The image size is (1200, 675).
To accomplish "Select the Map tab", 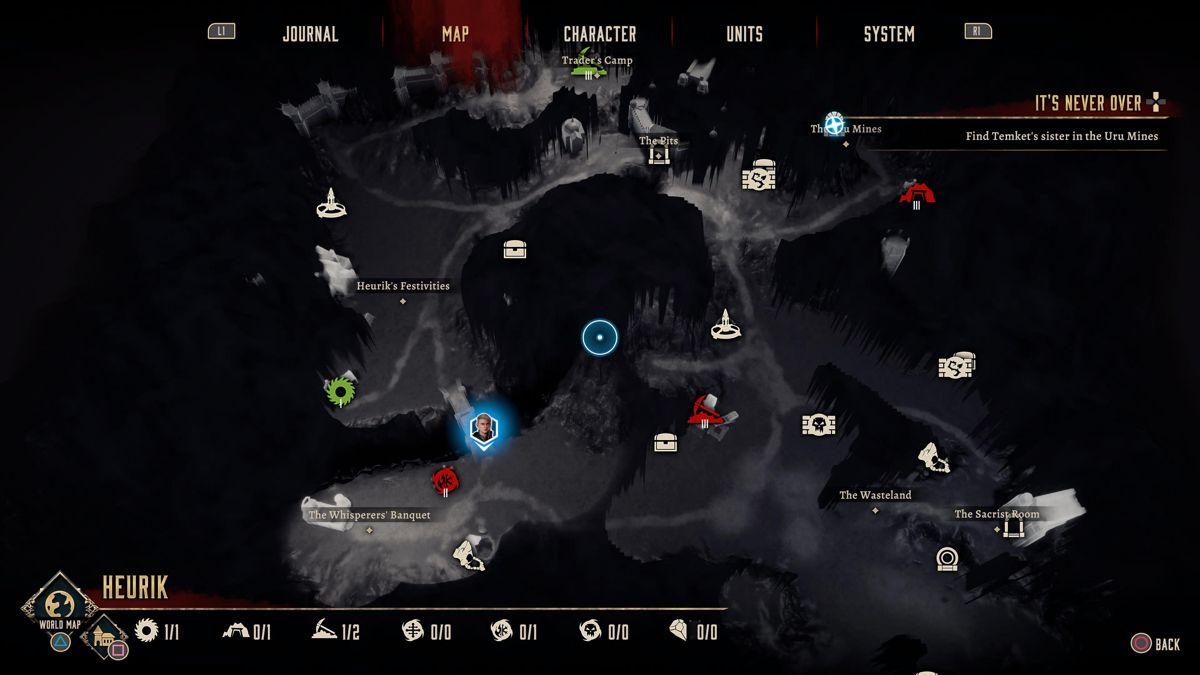I will click(455, 34).
